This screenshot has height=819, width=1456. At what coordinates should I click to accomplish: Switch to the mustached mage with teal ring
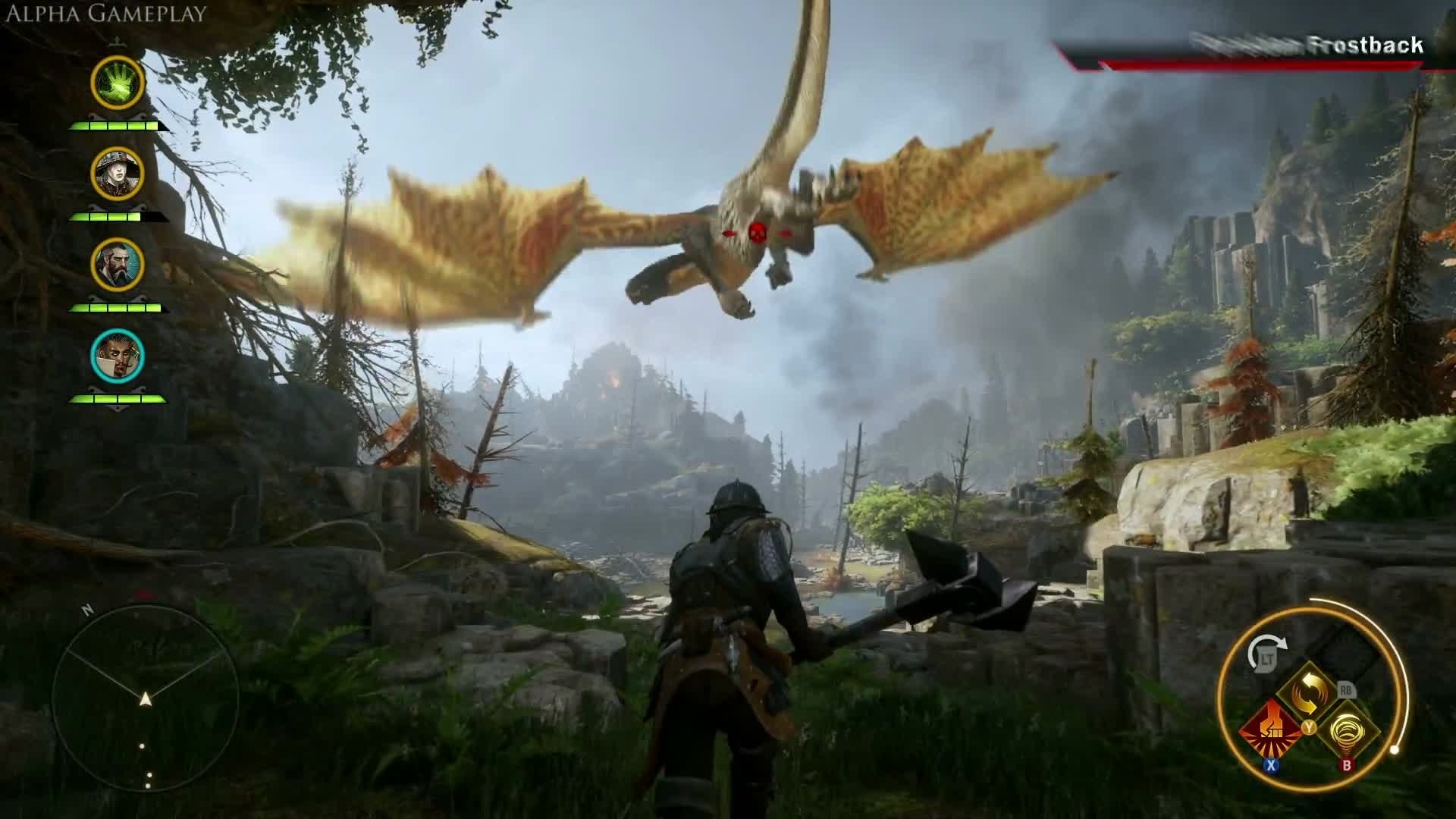coord(118,356)
